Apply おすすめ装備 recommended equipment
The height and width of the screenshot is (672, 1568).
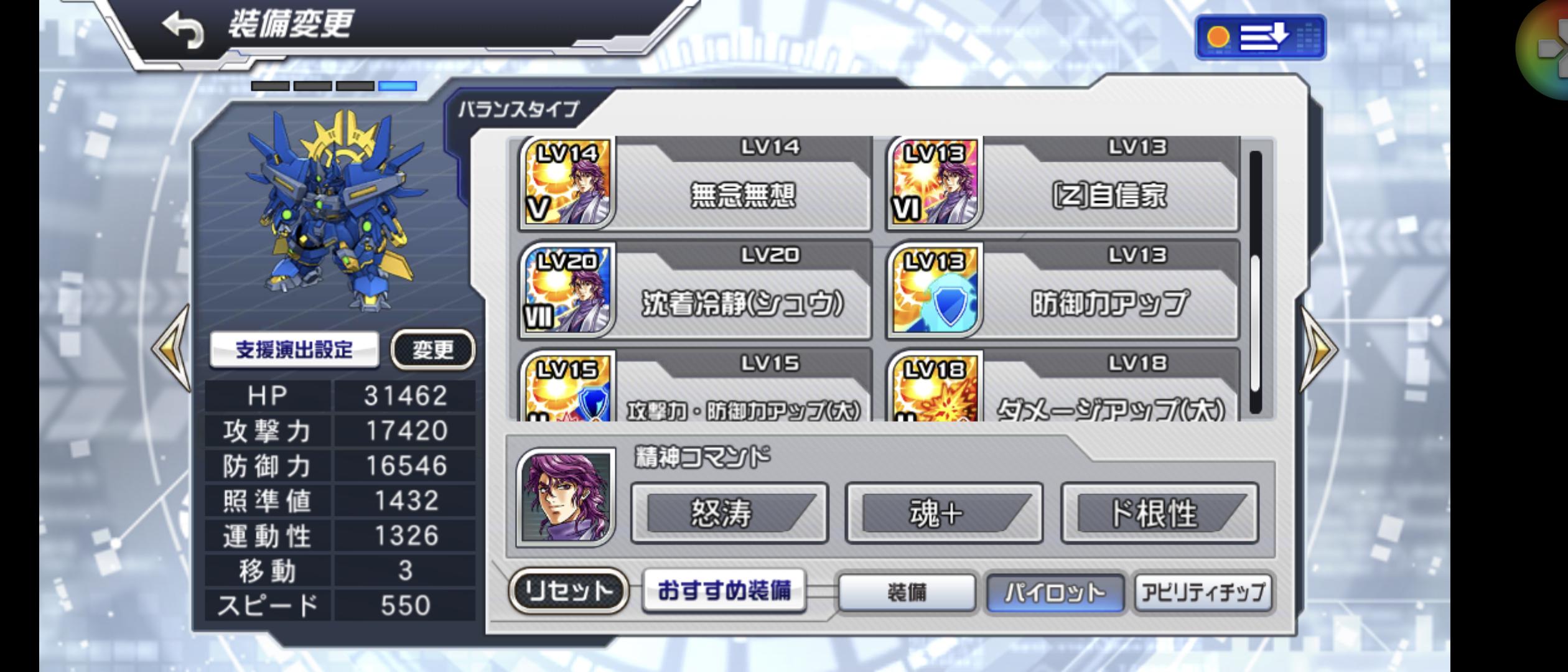(724, 590)
